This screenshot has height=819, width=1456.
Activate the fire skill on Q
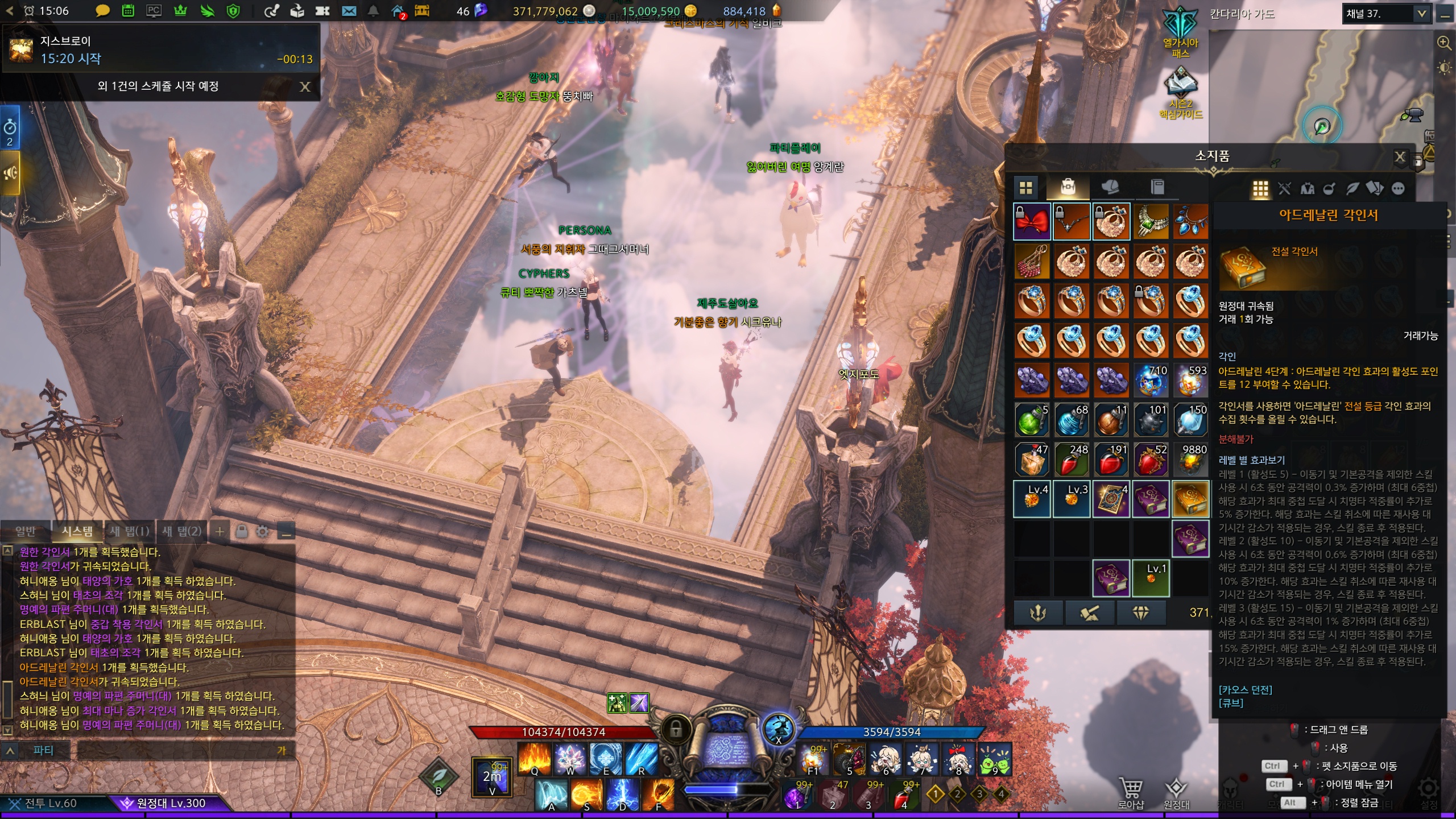click(534, 759)
